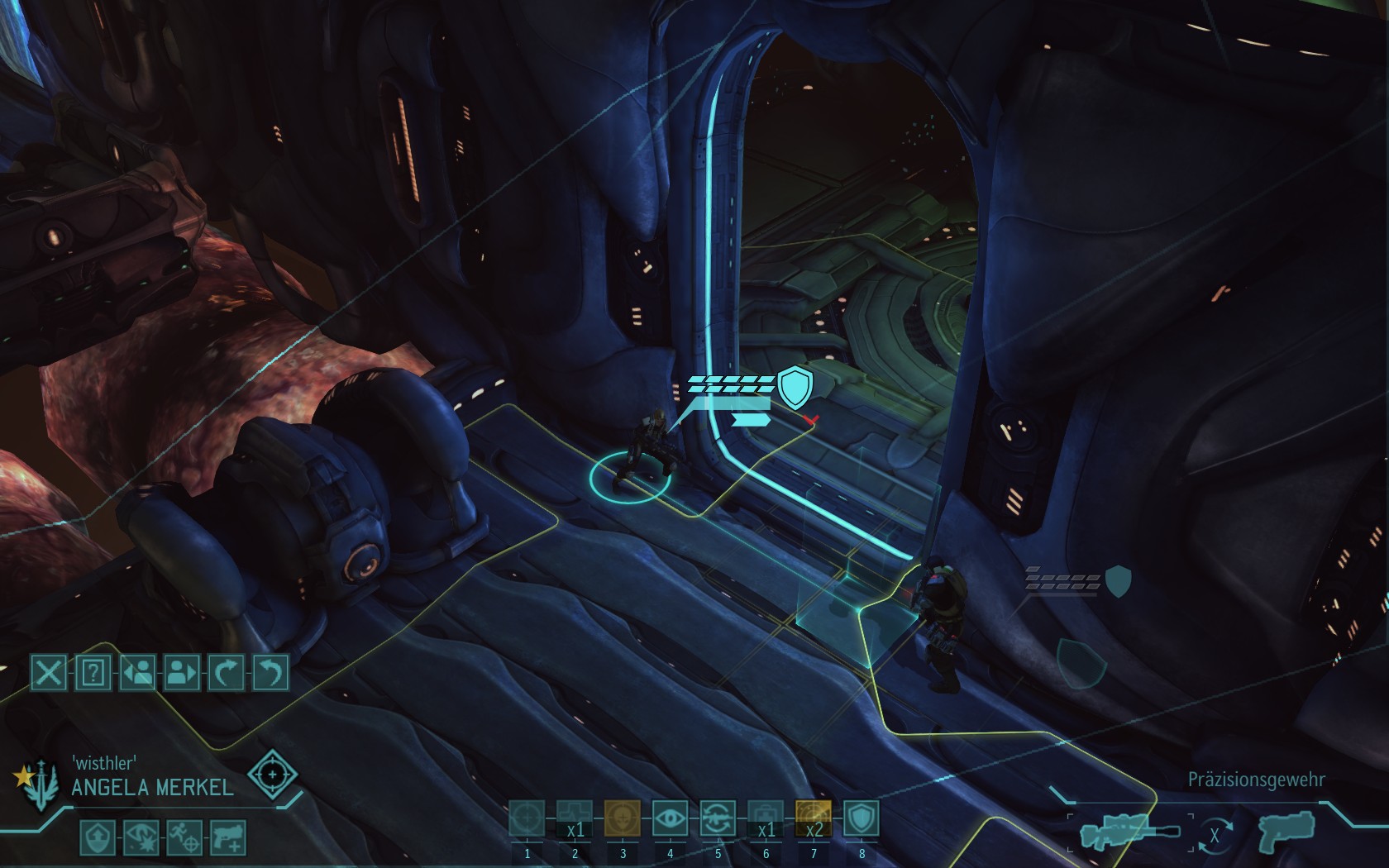Fire weapon using the crosshair ability
Image resolution: width=1389 pixels, height=868 pixels.
click(527, 819)
